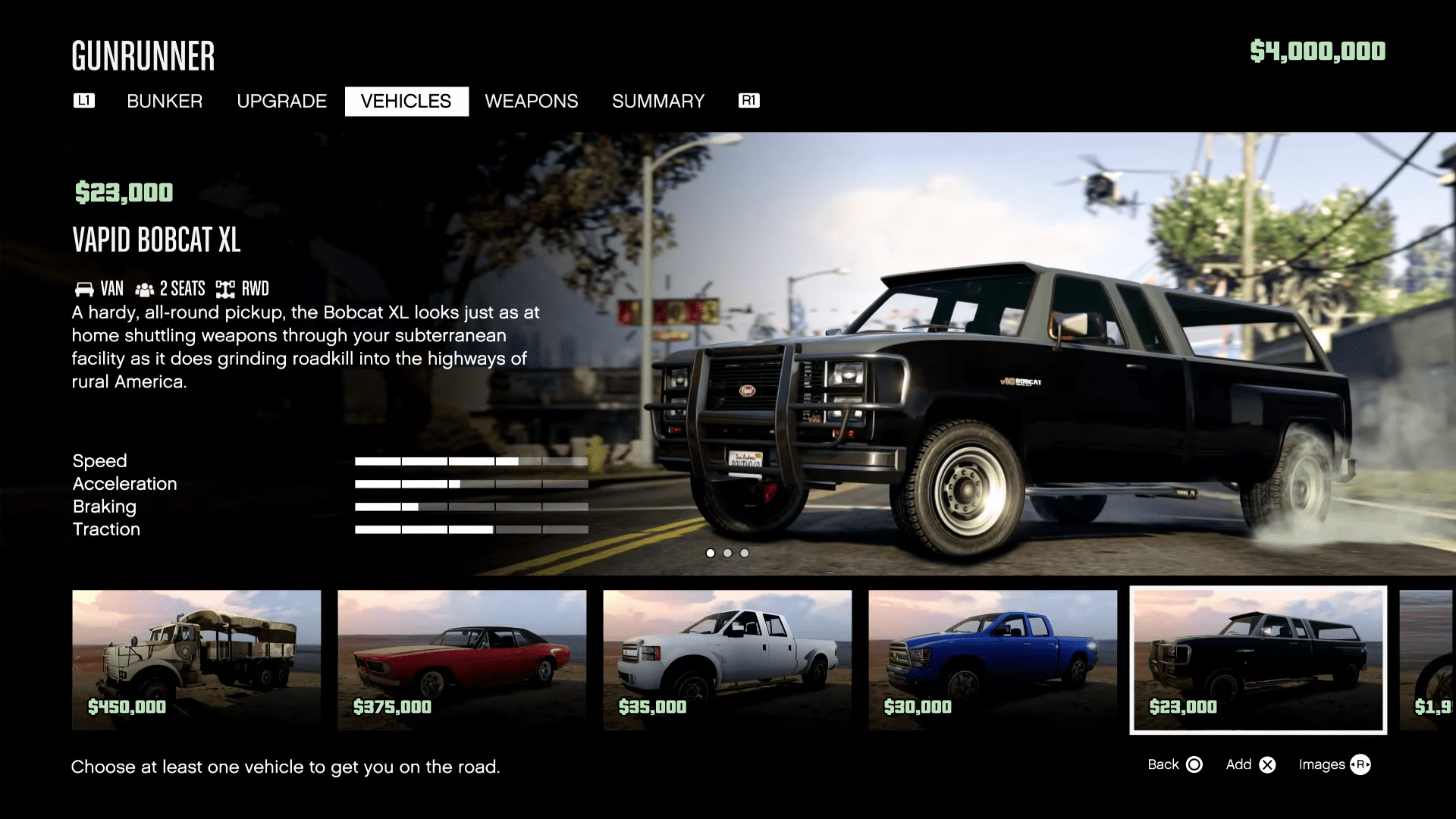Switch to the Bunker tab
This screenshot has width=1456, height=819.
point(165,101)
